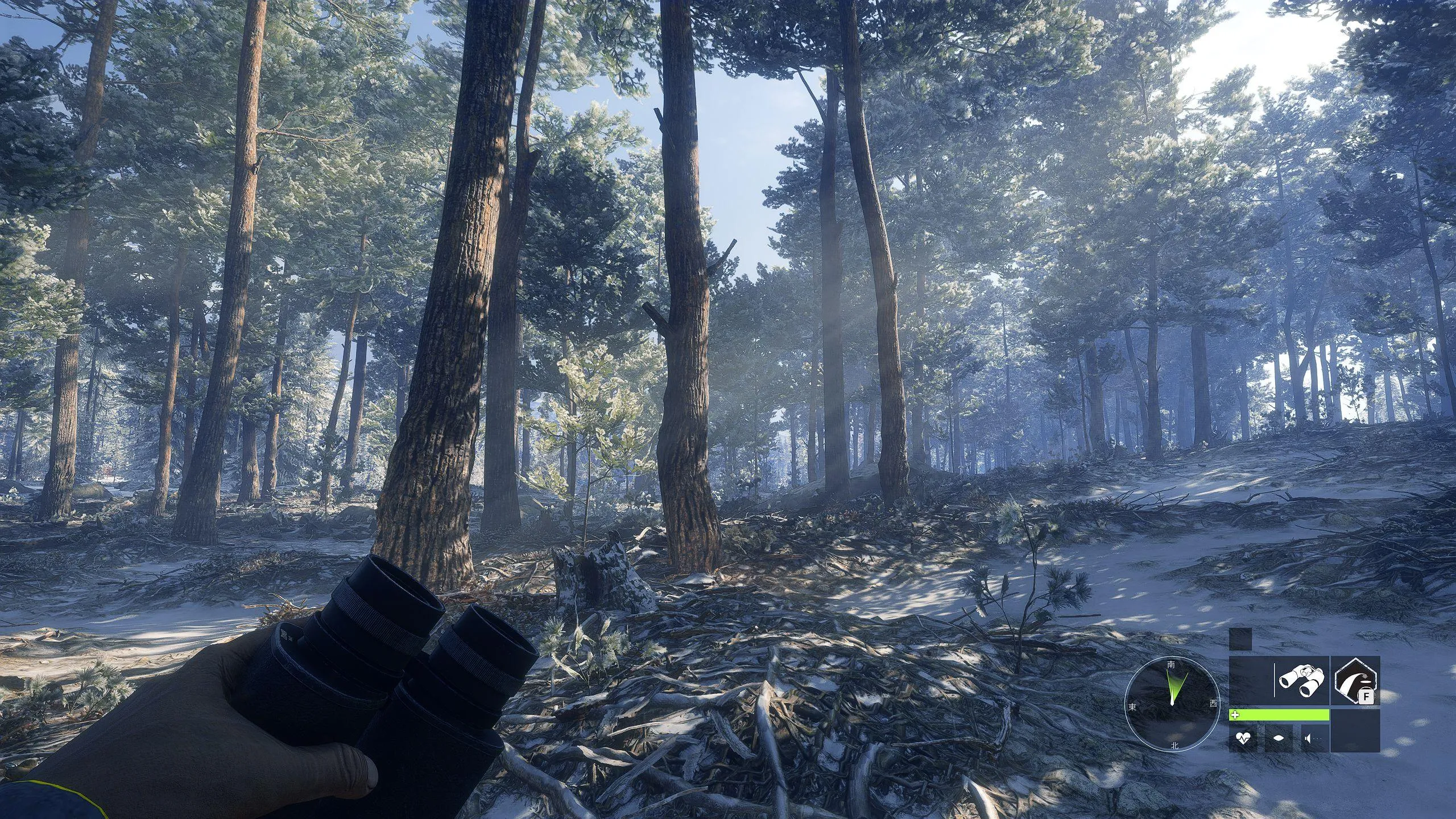Click the eye-shaped visibility indicator icon

click(1278, 738)
